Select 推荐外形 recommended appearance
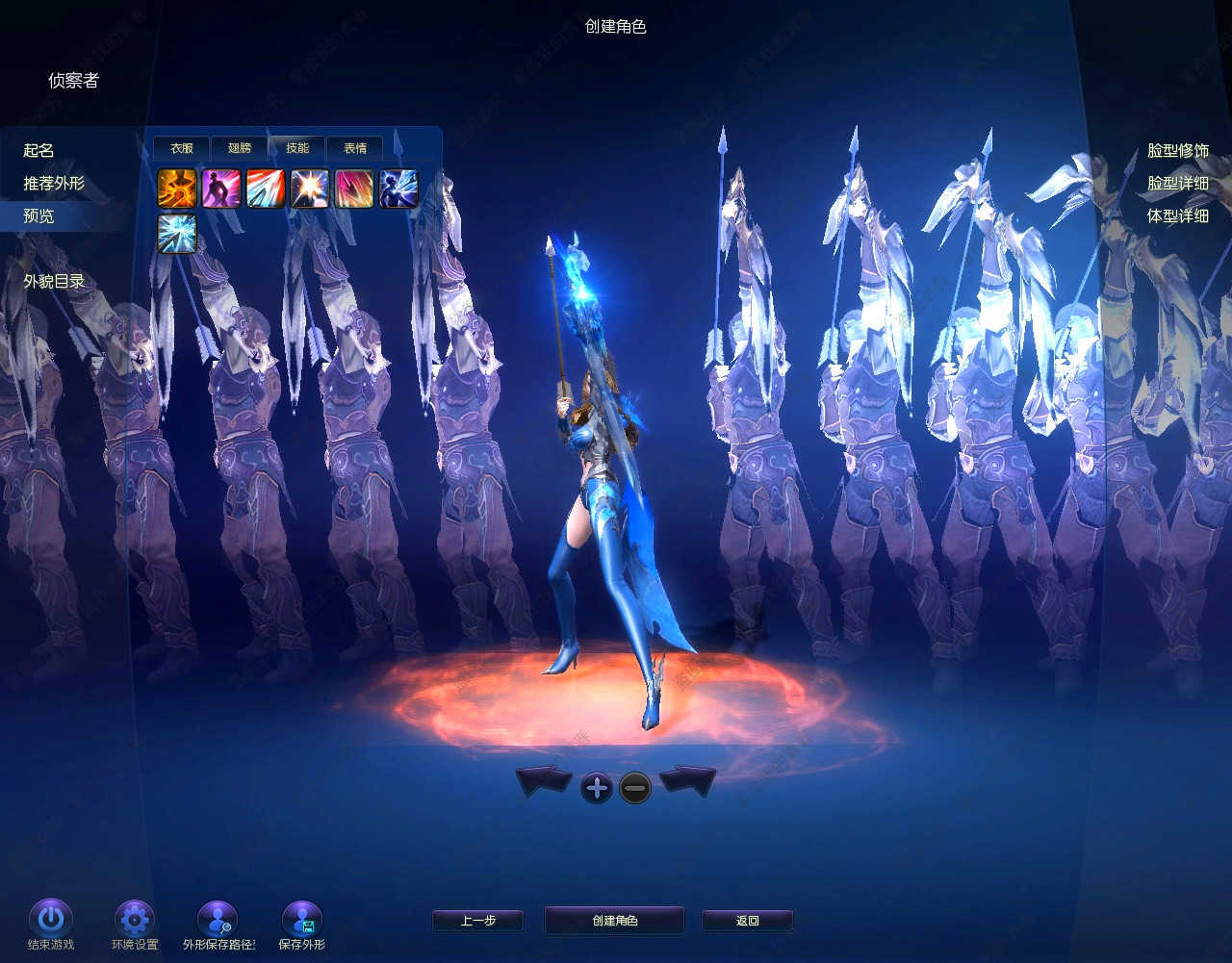 [x=54, y=184]
